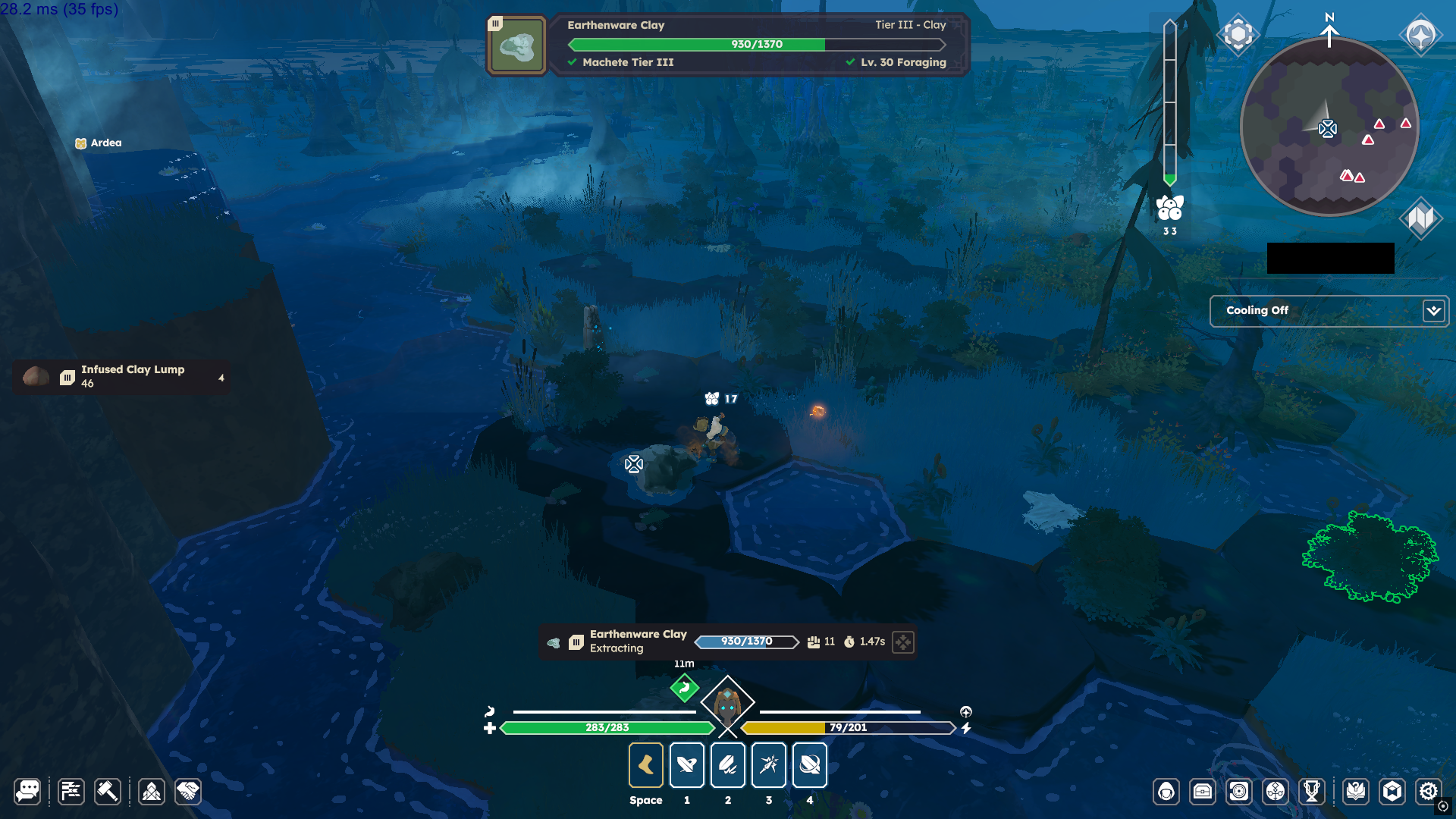1456x819 pixels.
Task: Click the handshake trade icon
Action: coord(188,792)
